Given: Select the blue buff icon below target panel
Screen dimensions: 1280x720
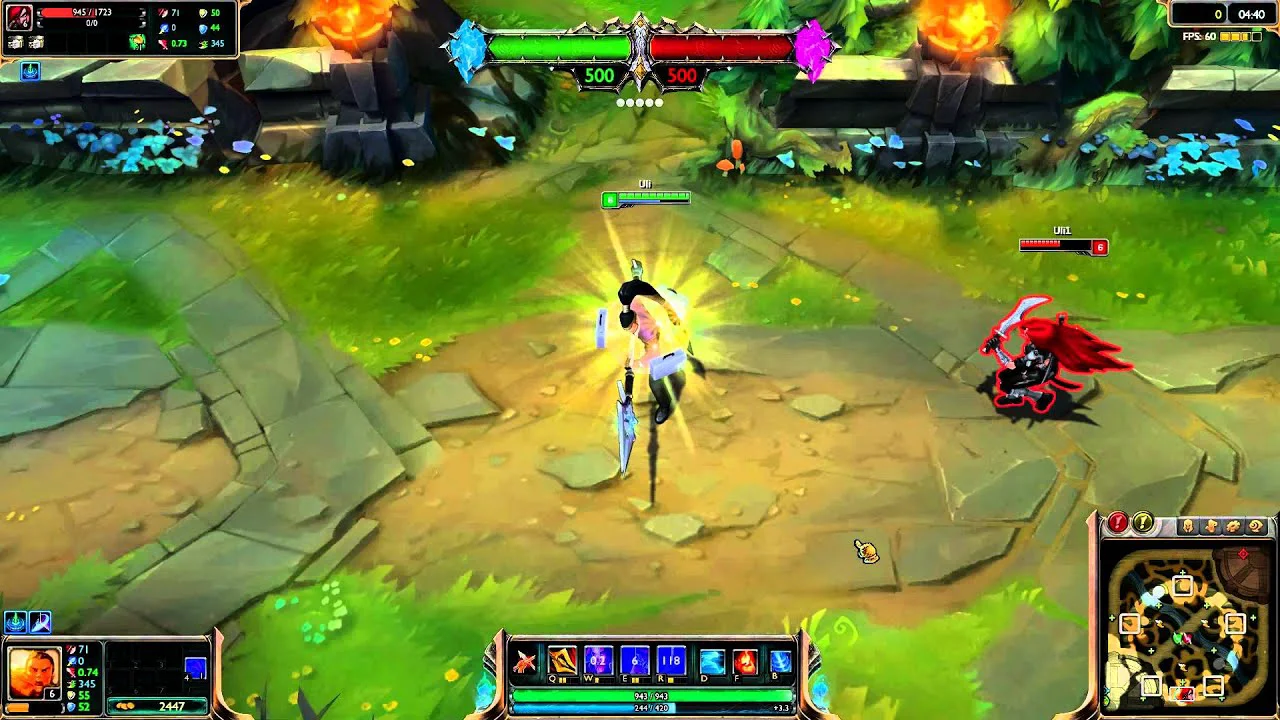Looking at the screenshot, I should click(x=30, y=71).
